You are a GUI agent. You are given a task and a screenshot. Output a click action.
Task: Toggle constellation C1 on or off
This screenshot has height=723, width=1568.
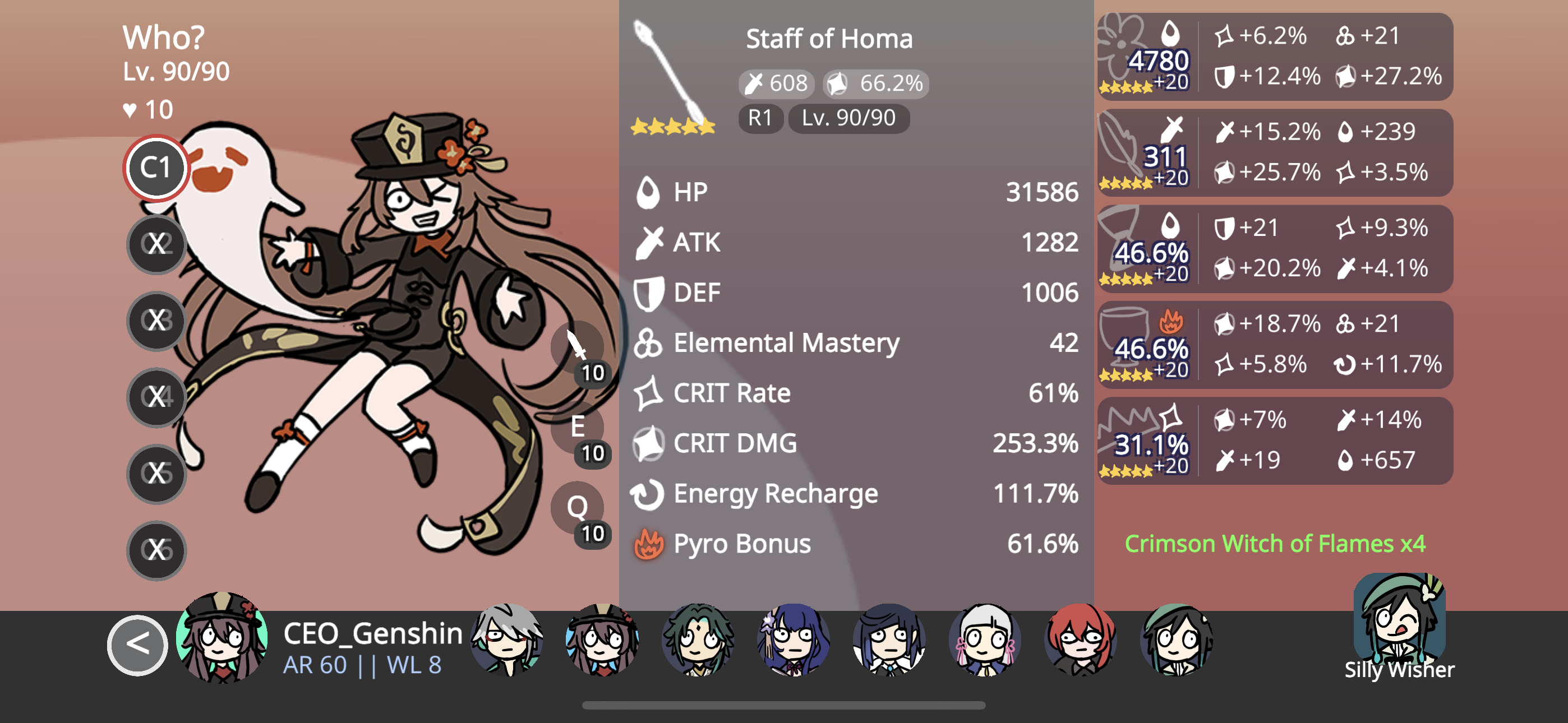point(156,169)
